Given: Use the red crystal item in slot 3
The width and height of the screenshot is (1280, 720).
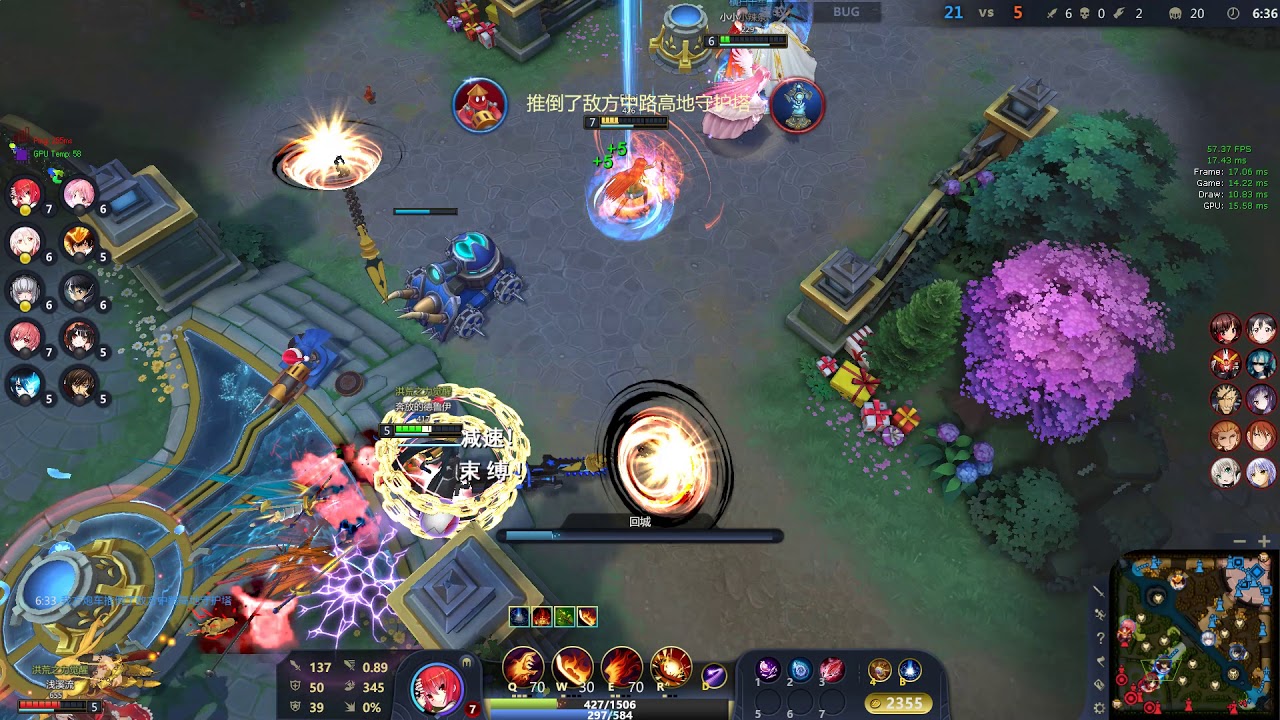Looking at the screenshot, I should point(832,669).
